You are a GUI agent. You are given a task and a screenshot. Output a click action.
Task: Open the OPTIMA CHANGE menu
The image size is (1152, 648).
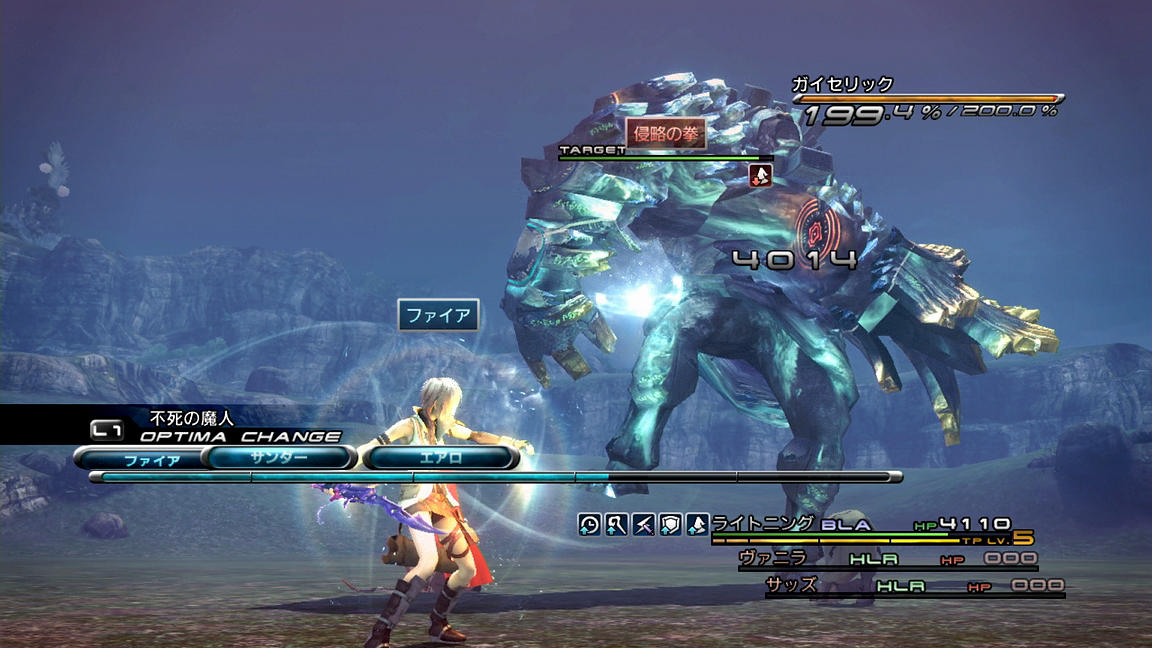(240, 436)
